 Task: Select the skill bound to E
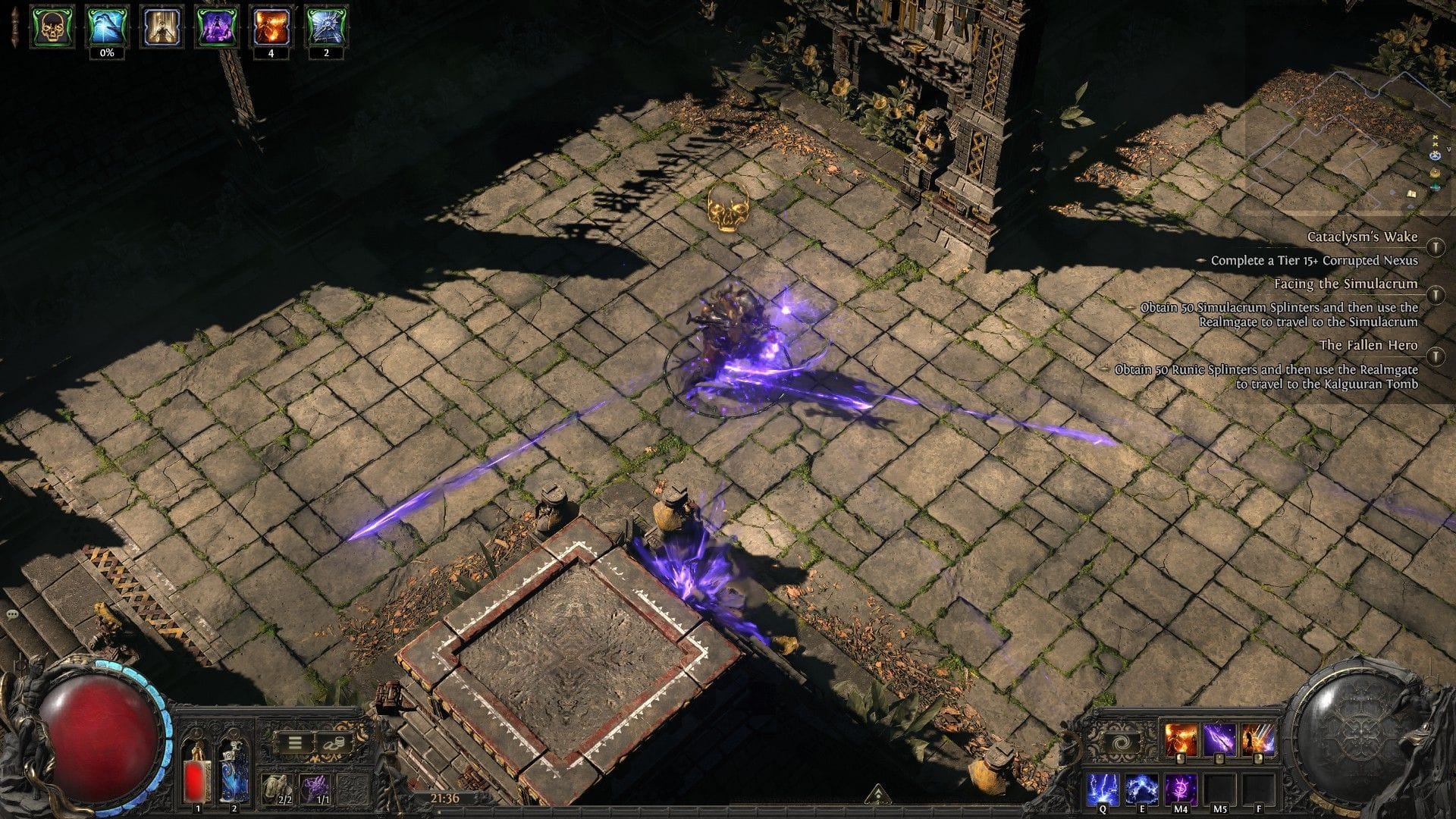1142,790
